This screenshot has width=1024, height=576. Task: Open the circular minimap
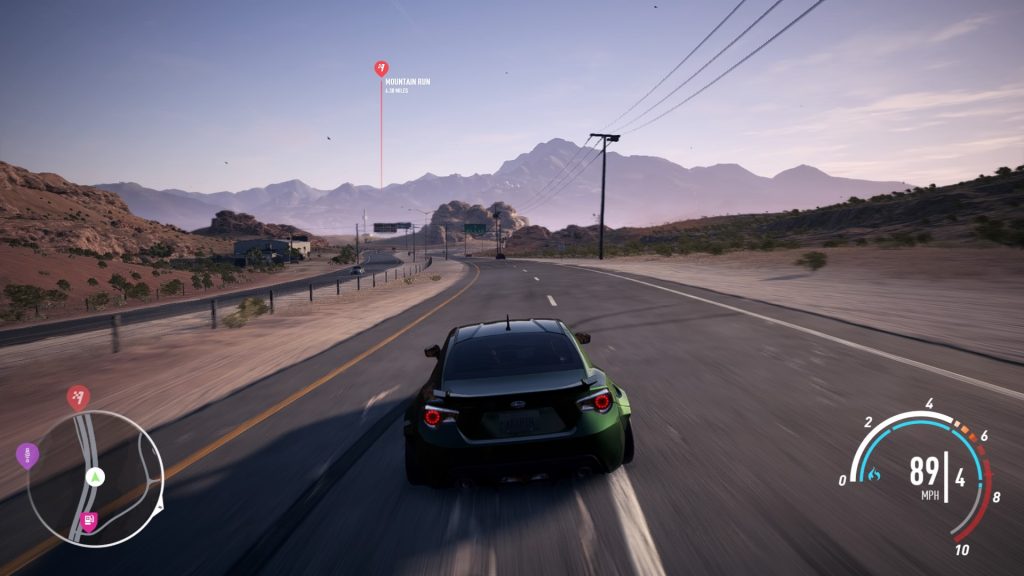click(95, 478)
